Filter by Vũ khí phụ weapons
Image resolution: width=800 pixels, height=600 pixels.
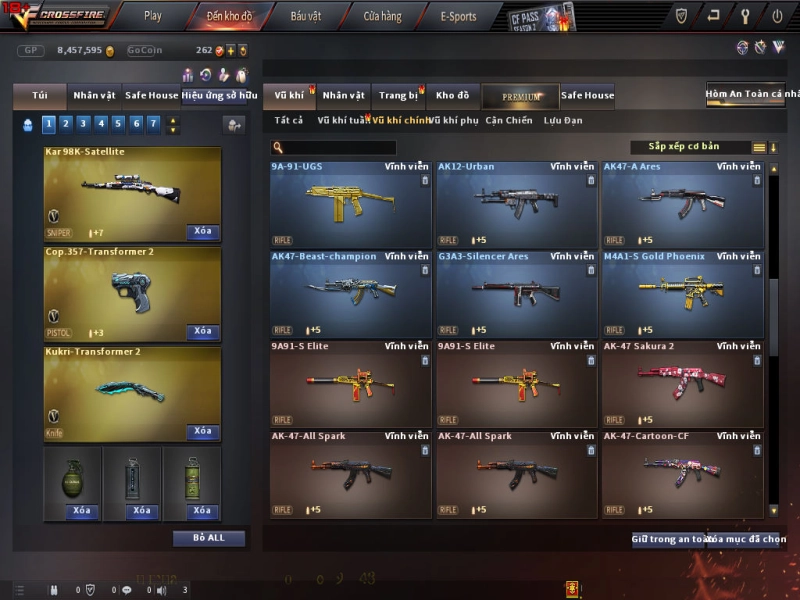click(x=453, y=121)
